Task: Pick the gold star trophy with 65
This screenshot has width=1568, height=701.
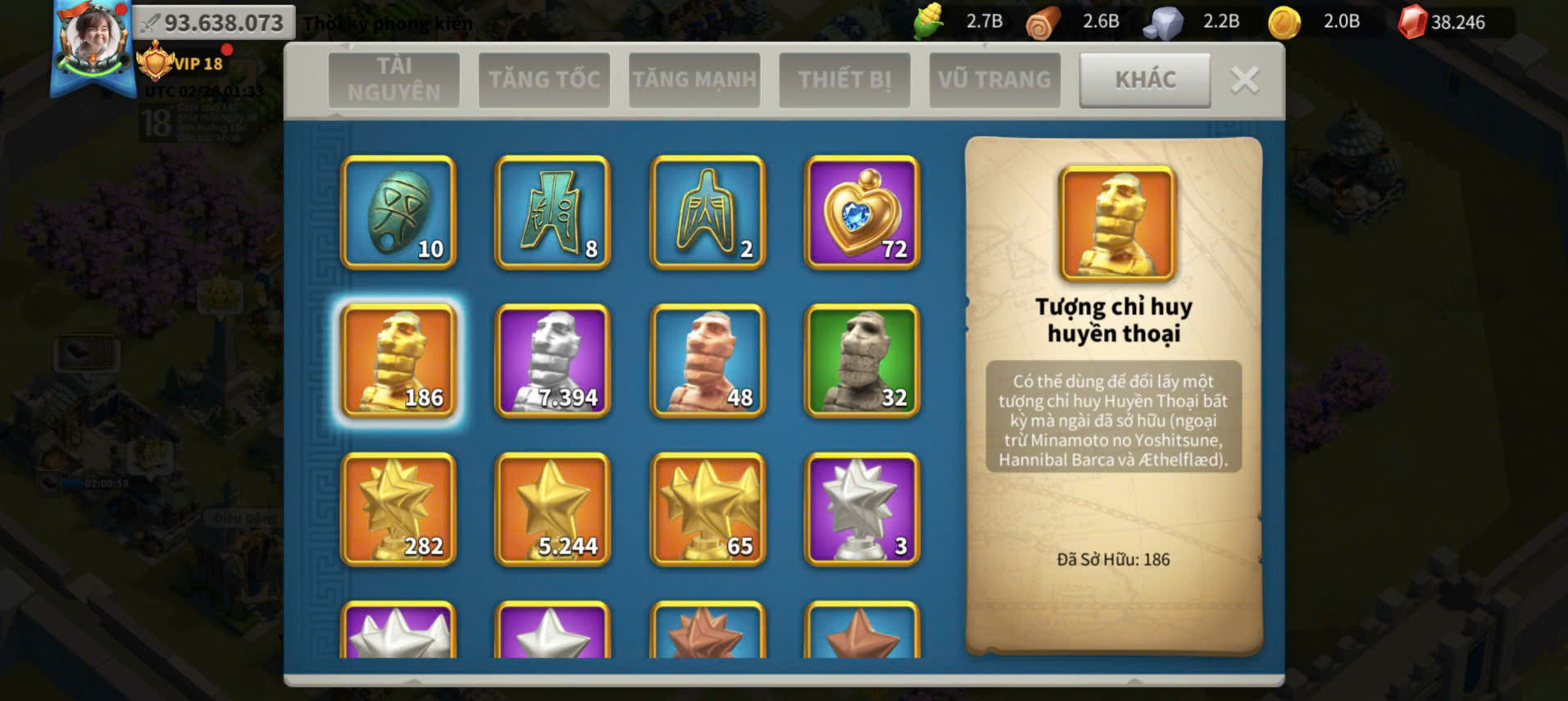Action: (x=708, y=509)
